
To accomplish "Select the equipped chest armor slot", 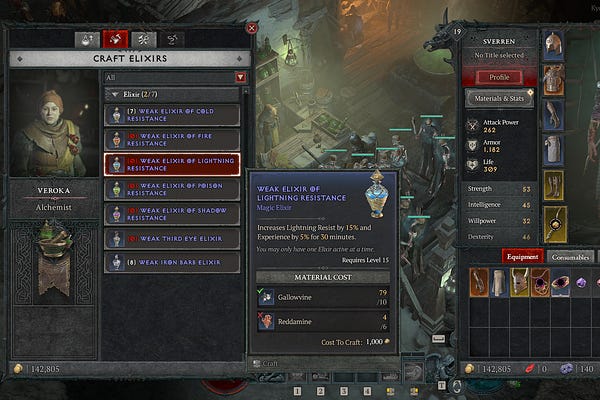I will click(552, 80).
